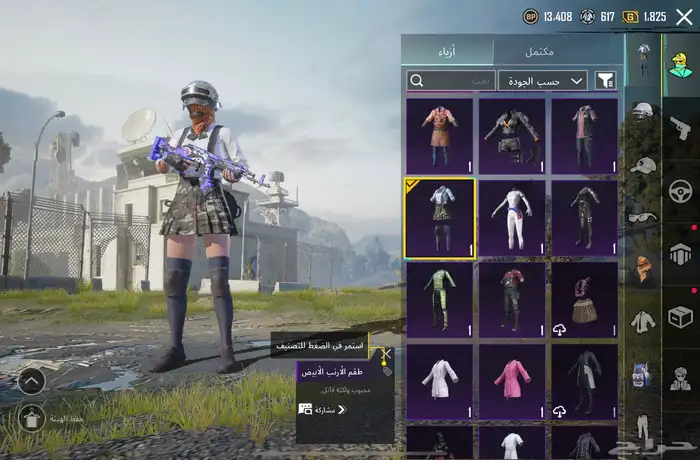Select the white lab coat outfit
The height and width of the screenshot is (460, 700).
439,382
